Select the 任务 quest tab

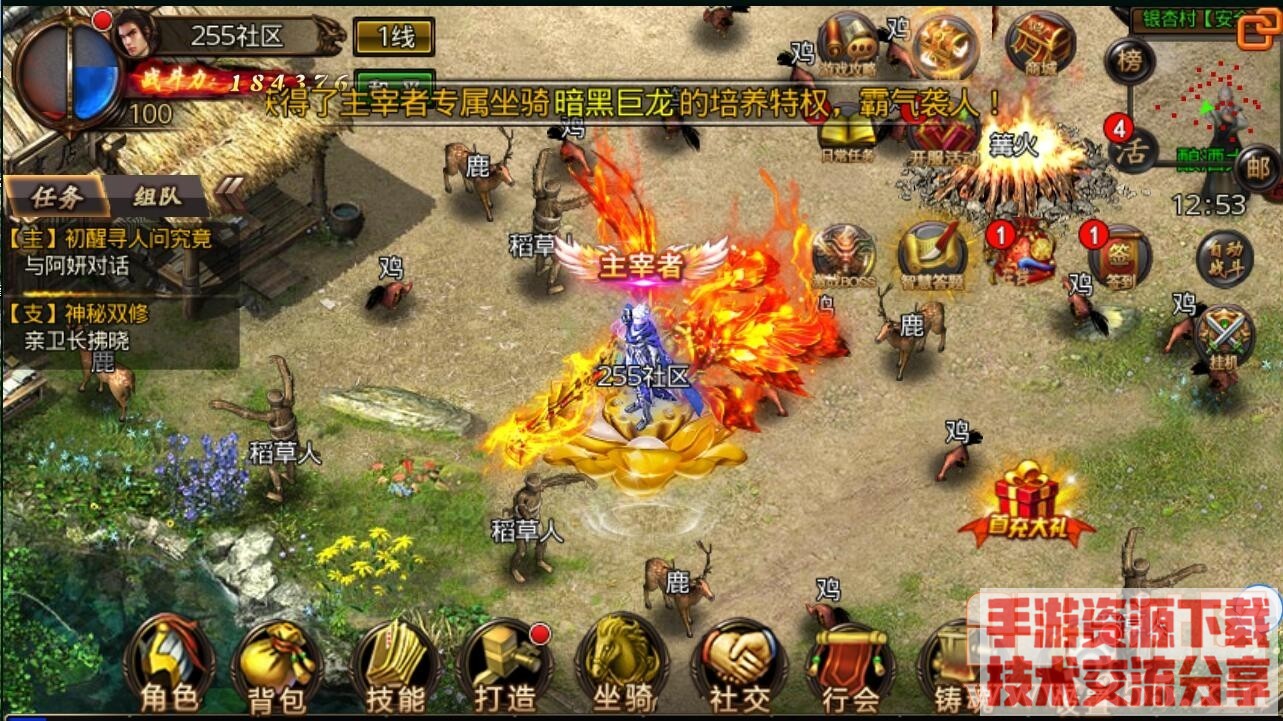pos(56,196)
